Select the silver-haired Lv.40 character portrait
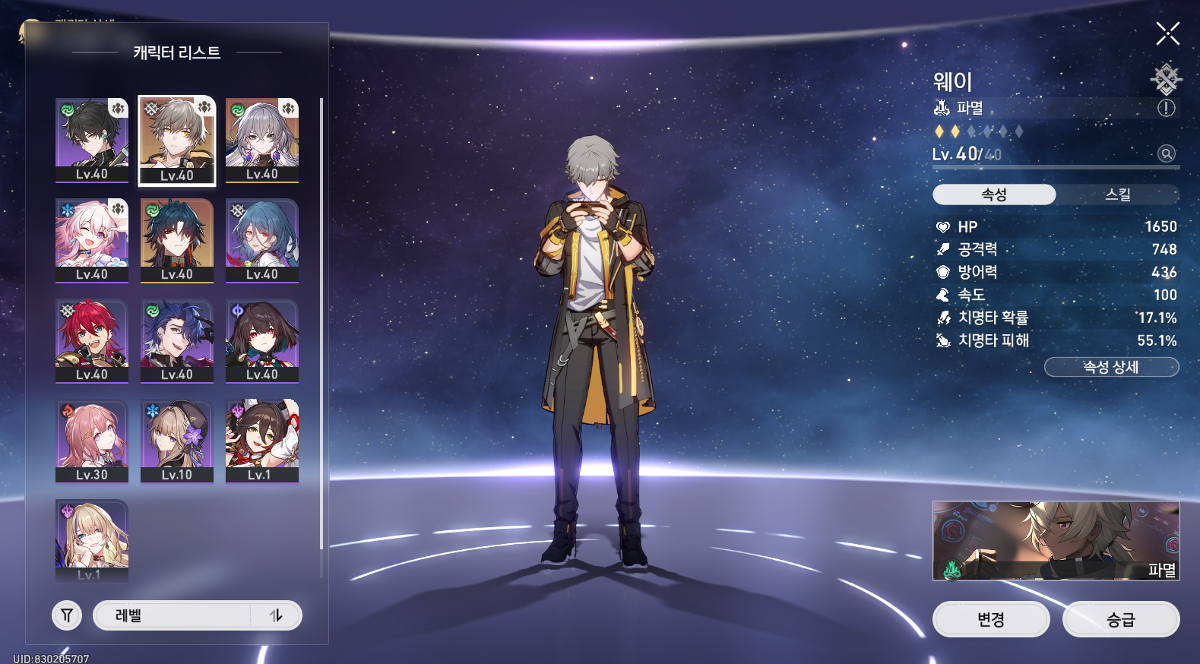 261,140
